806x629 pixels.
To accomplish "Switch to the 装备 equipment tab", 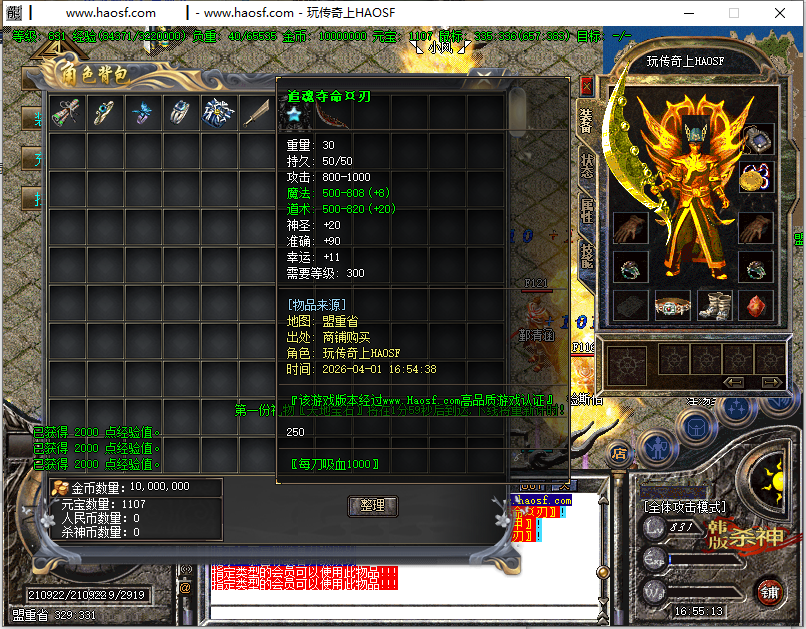I will pyautogui.click(x=586, y=120).
